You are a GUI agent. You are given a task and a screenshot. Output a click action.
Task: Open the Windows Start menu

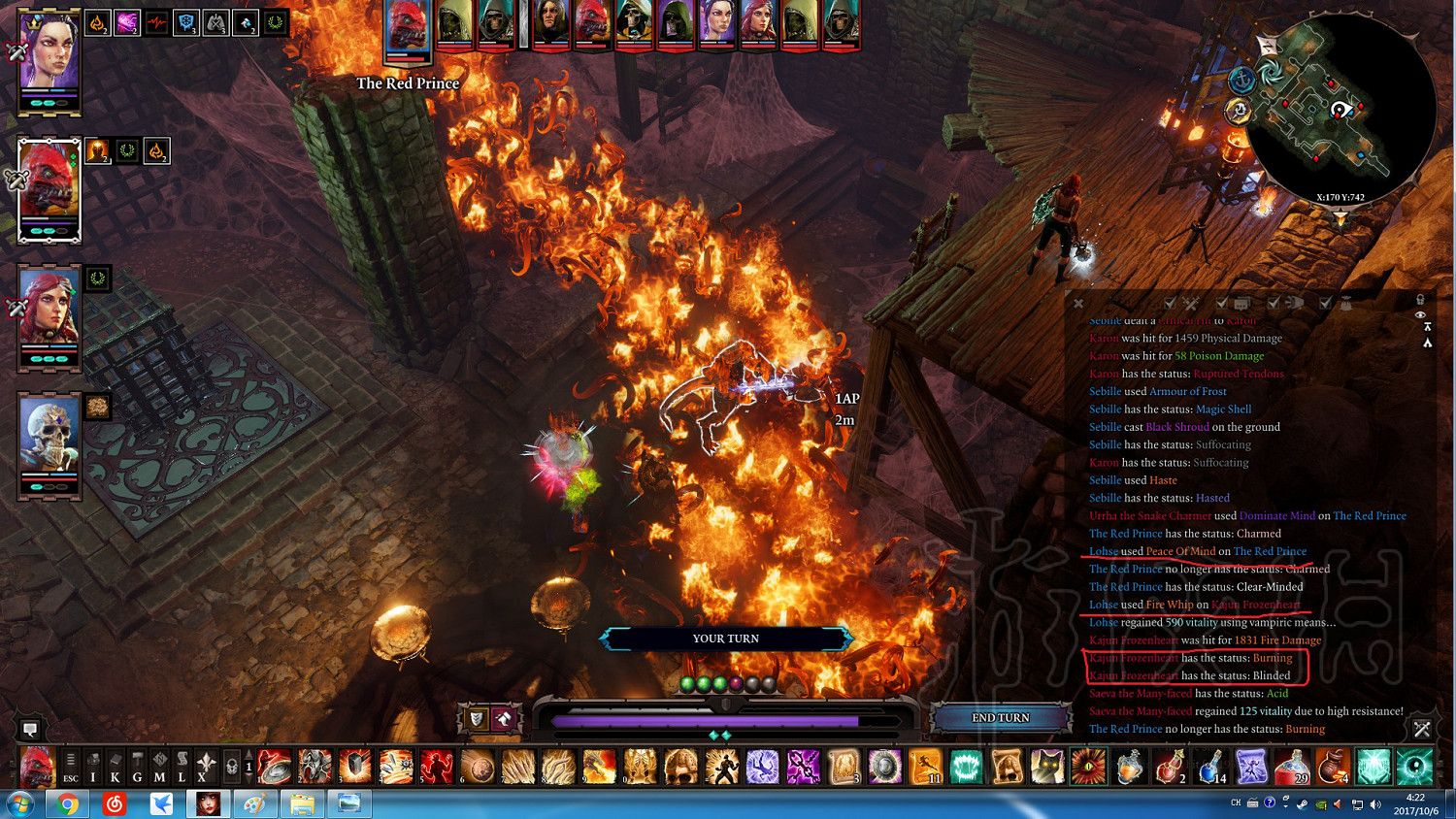(x=19, y=804)
